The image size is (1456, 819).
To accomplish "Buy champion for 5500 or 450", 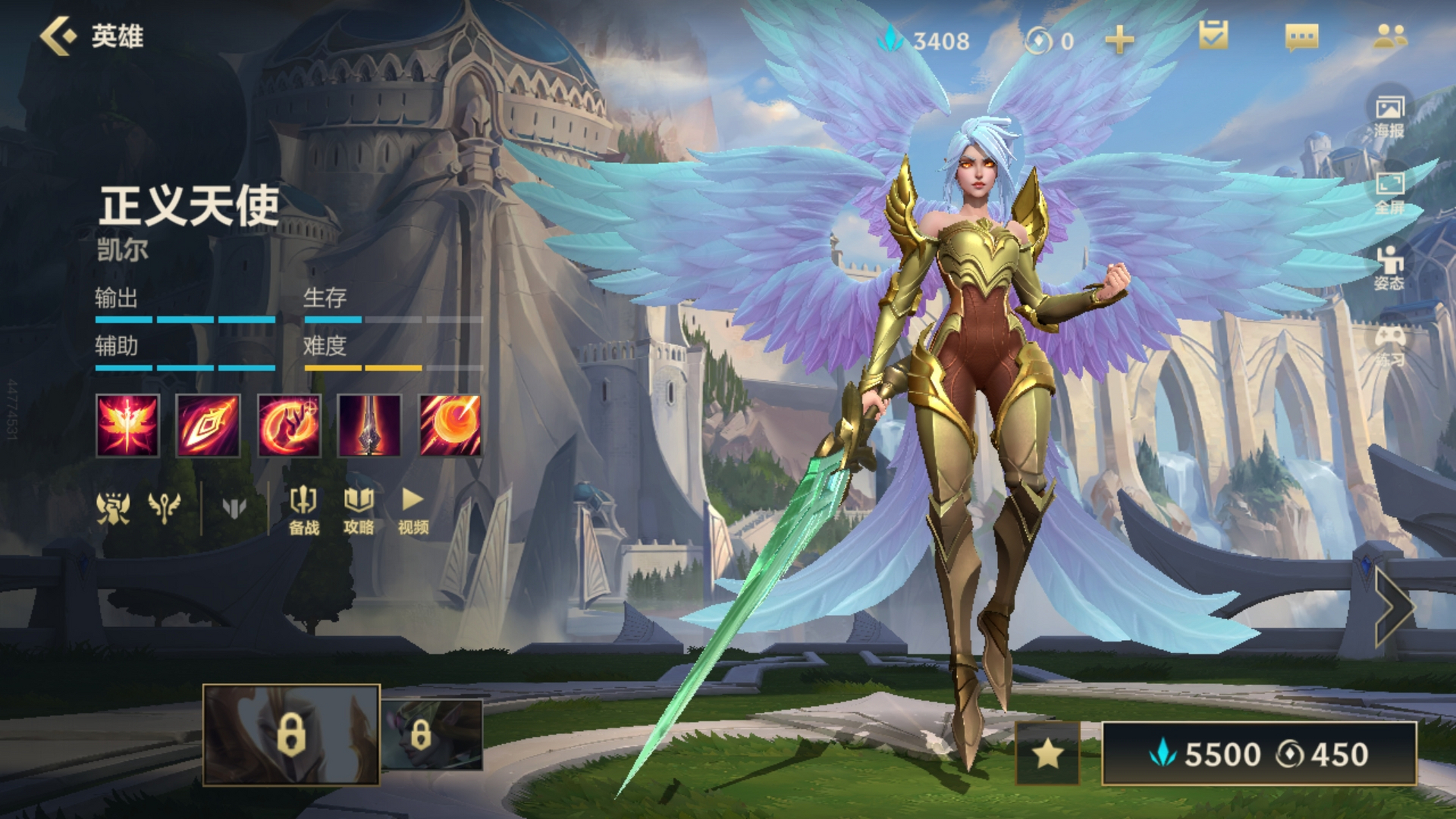I will pyautogui.click(x=1258, y=754).
